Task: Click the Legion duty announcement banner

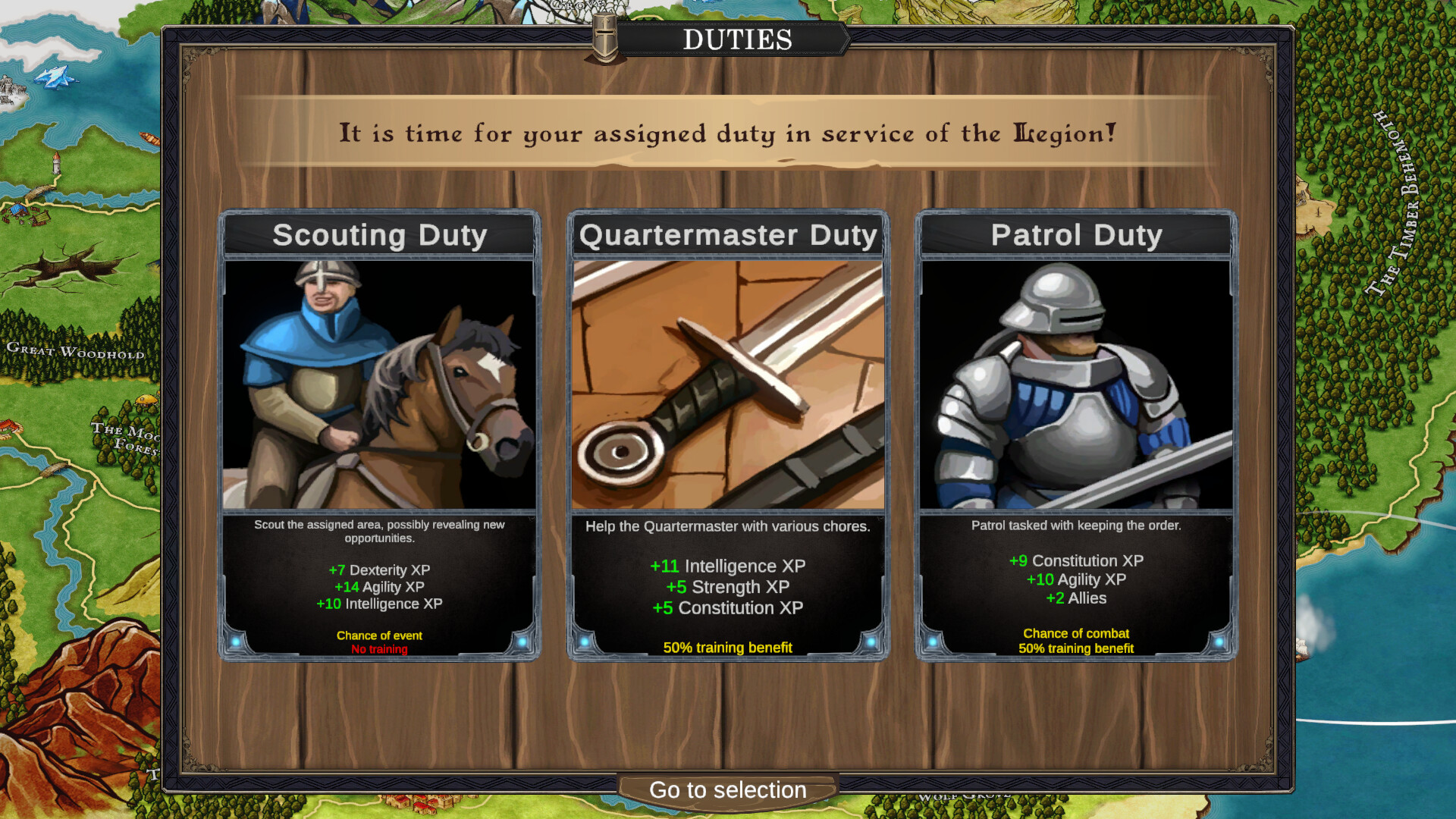Action: coord(726,133)
